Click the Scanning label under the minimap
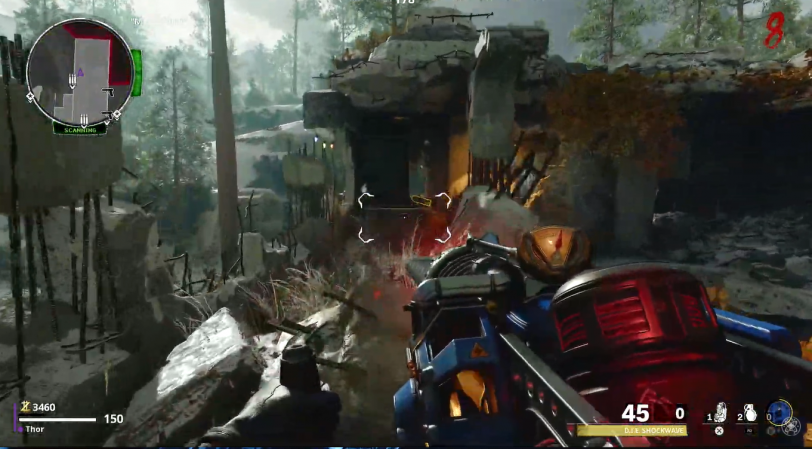The width and height of the screenshot is (812, 449). 80,129
